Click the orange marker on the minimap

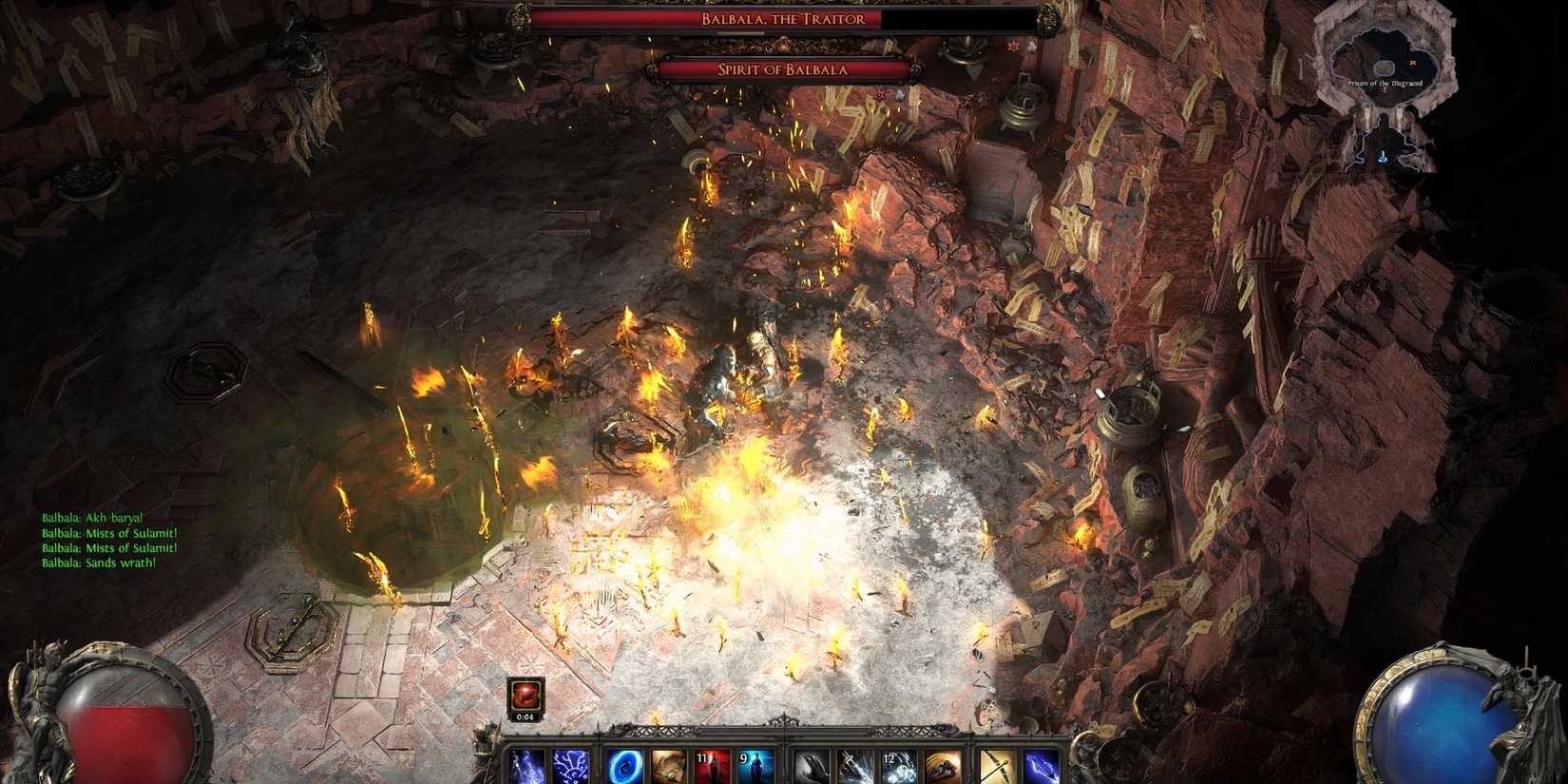pos(1413,62)
